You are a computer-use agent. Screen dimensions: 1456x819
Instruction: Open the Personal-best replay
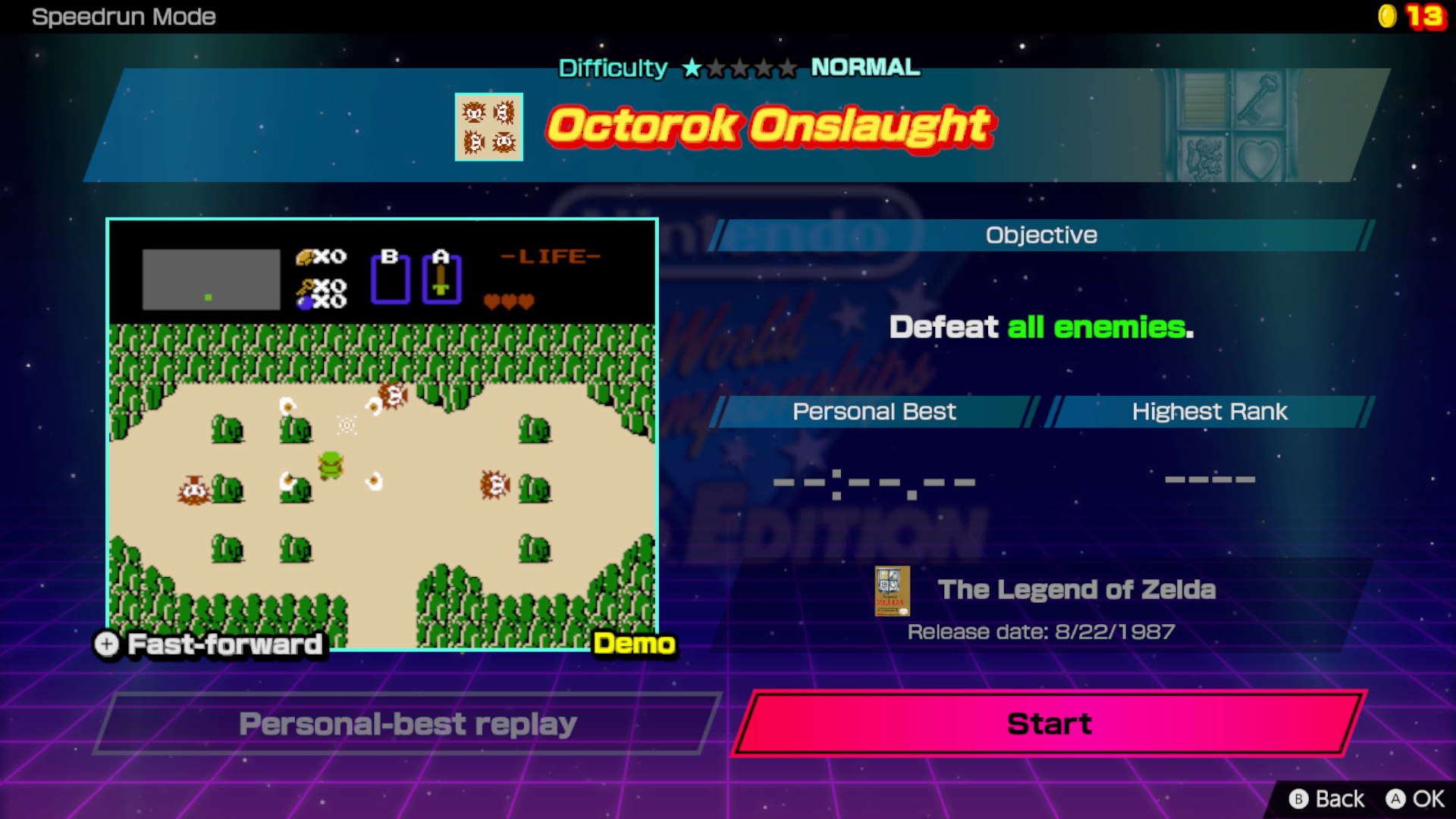pyautogui.click(x=407, y=724)
